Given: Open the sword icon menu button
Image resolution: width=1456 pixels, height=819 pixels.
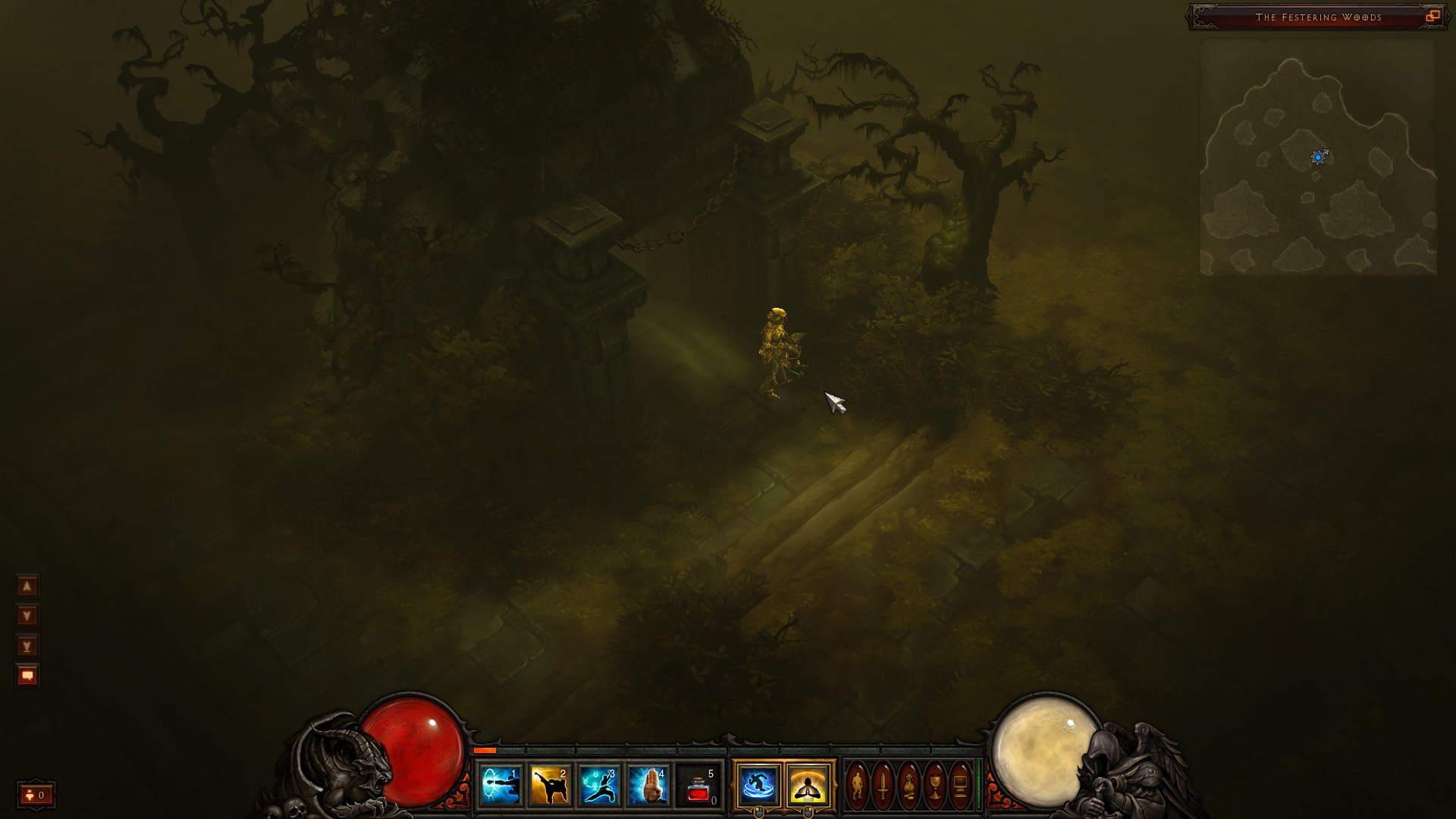Looking at the screenshot, I should click(883, 786).
